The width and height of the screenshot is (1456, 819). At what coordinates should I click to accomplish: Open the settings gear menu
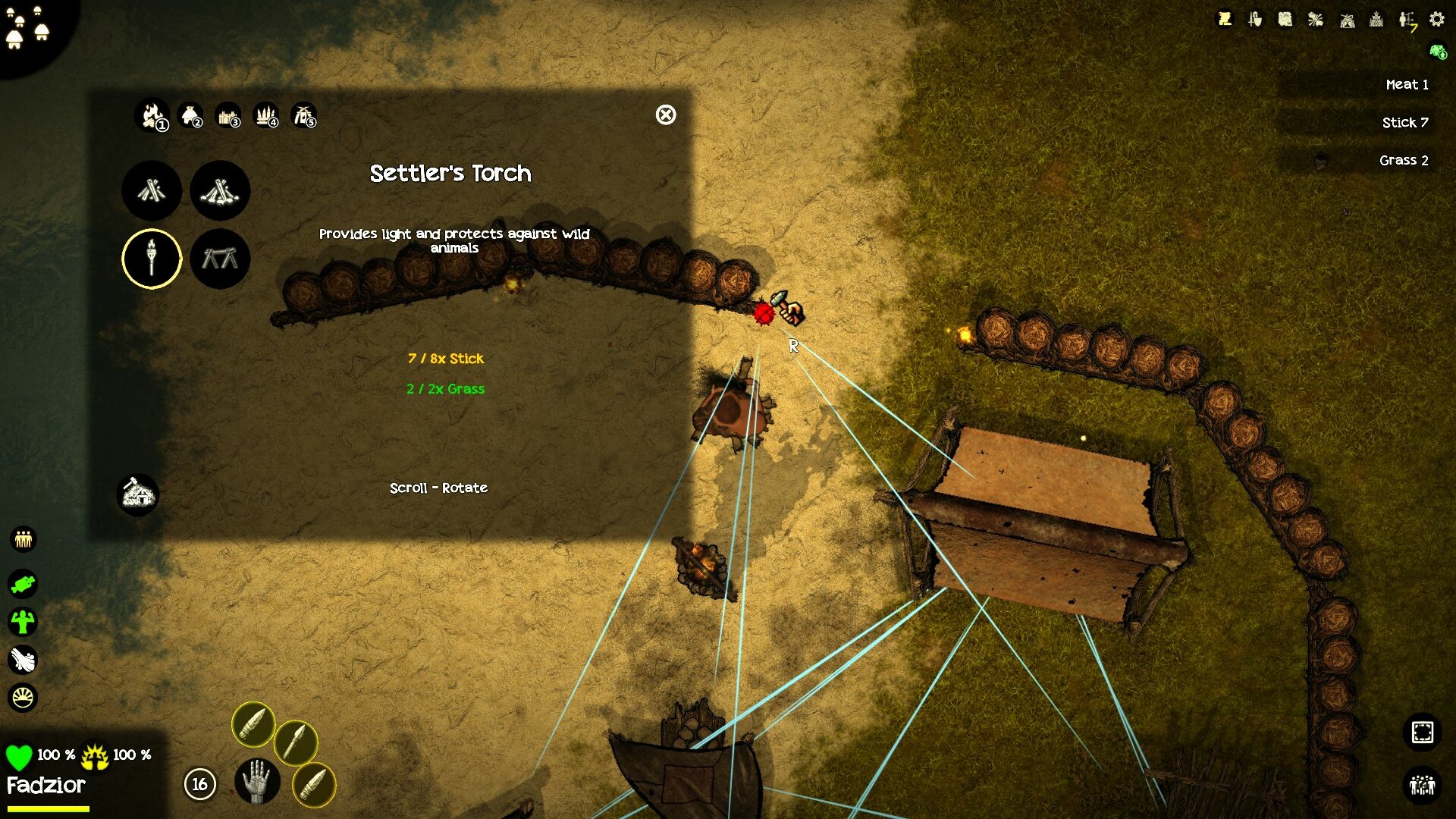coord(1437,20)
